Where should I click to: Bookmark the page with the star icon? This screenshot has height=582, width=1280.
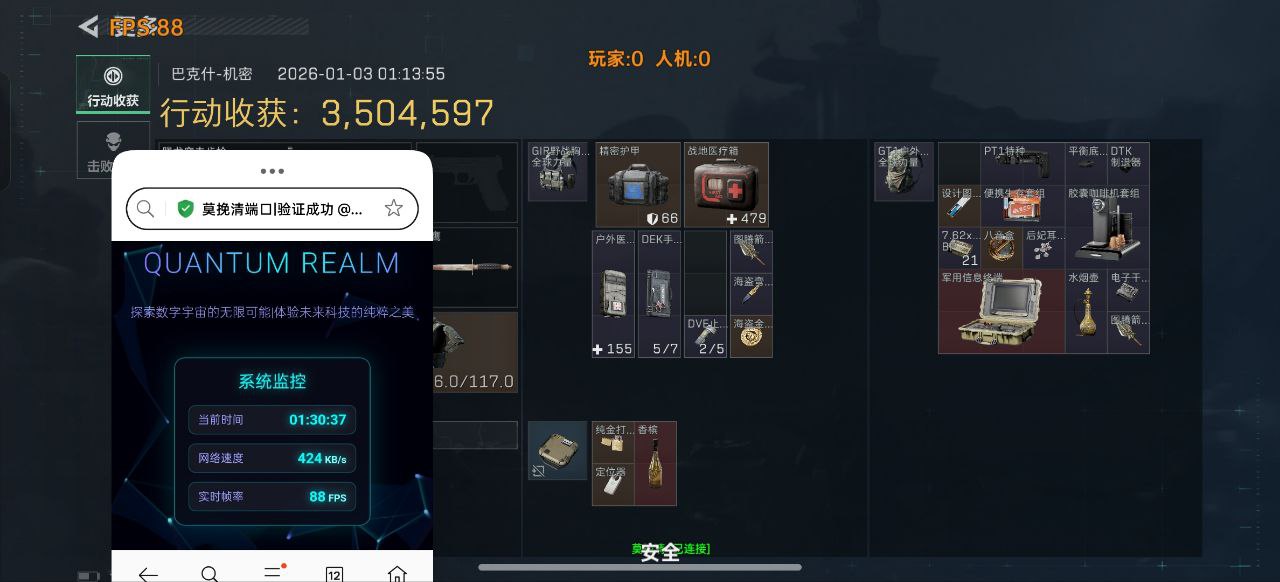pyautogui.click(x=394, y=208)
